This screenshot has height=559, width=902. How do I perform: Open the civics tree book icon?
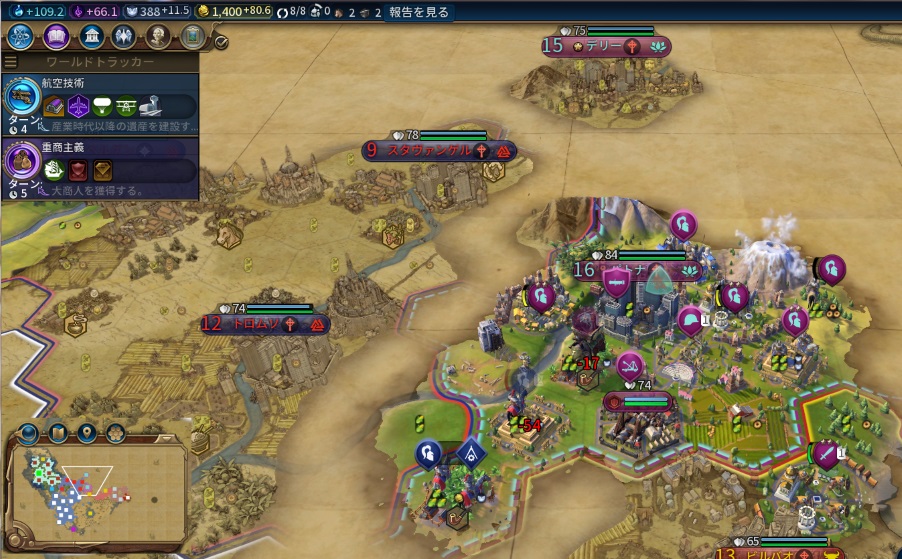56,37
